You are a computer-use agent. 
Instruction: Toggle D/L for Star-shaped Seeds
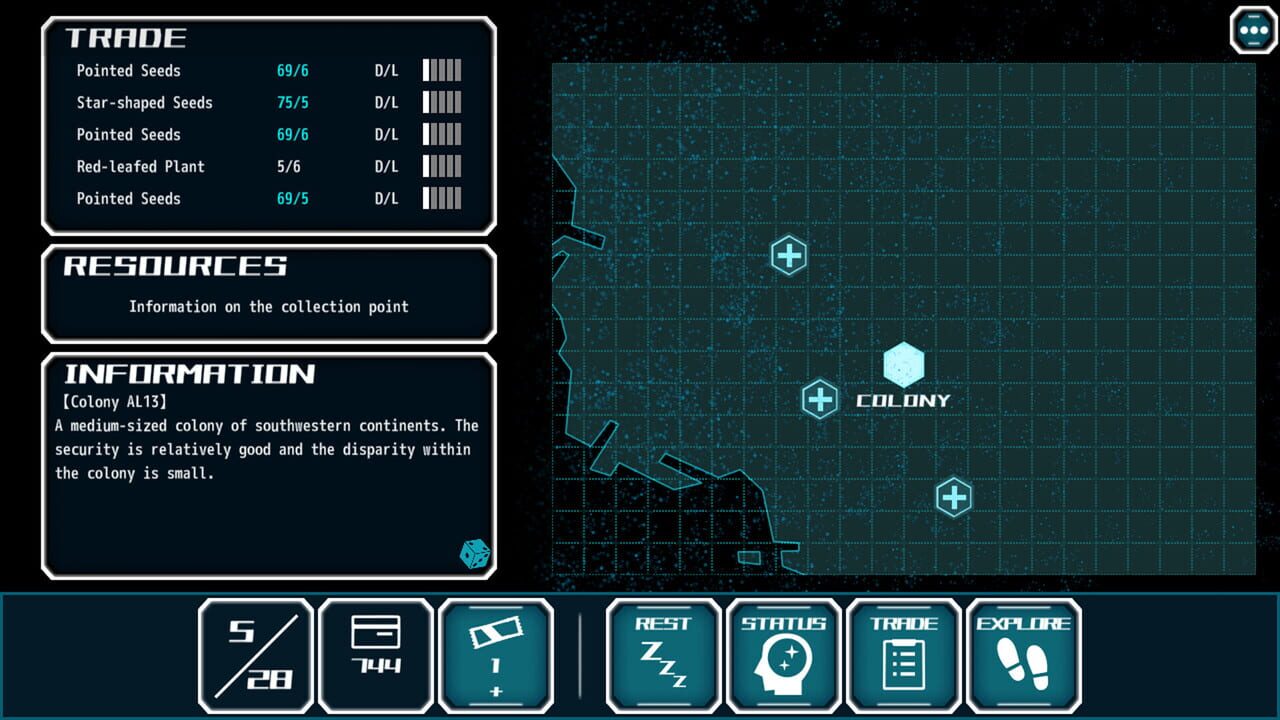388,102
